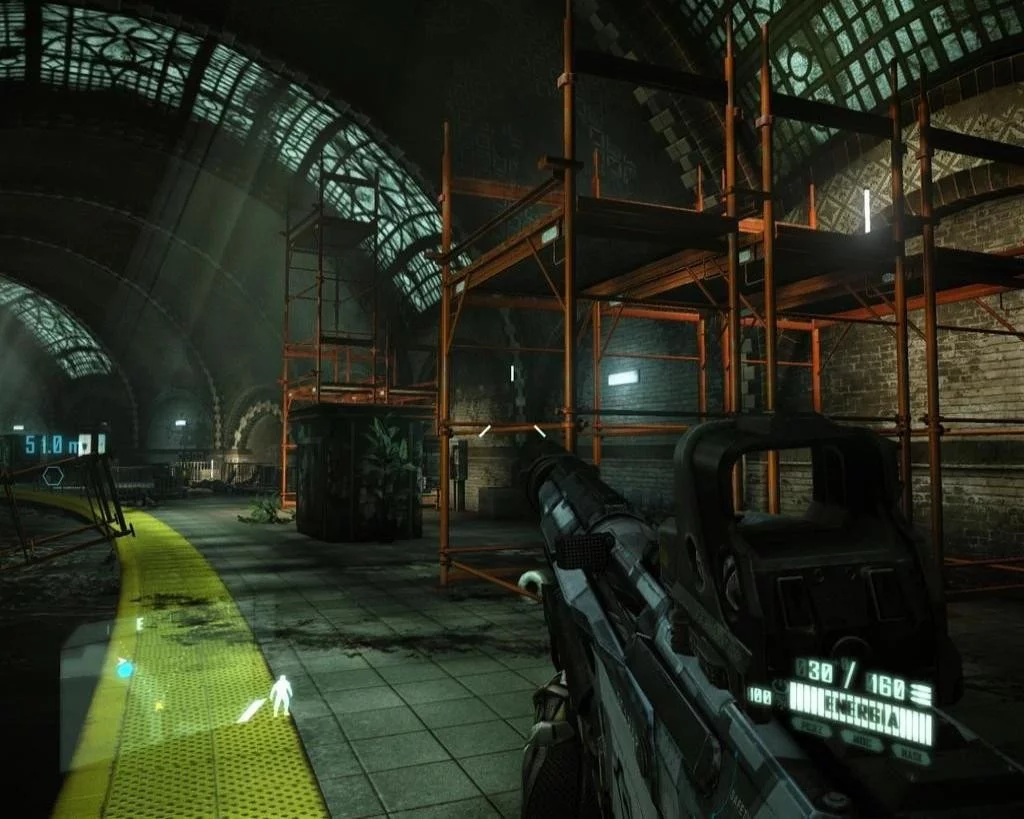
Task: Select the hexagonal objective waypoint marker
Action: 53,476
